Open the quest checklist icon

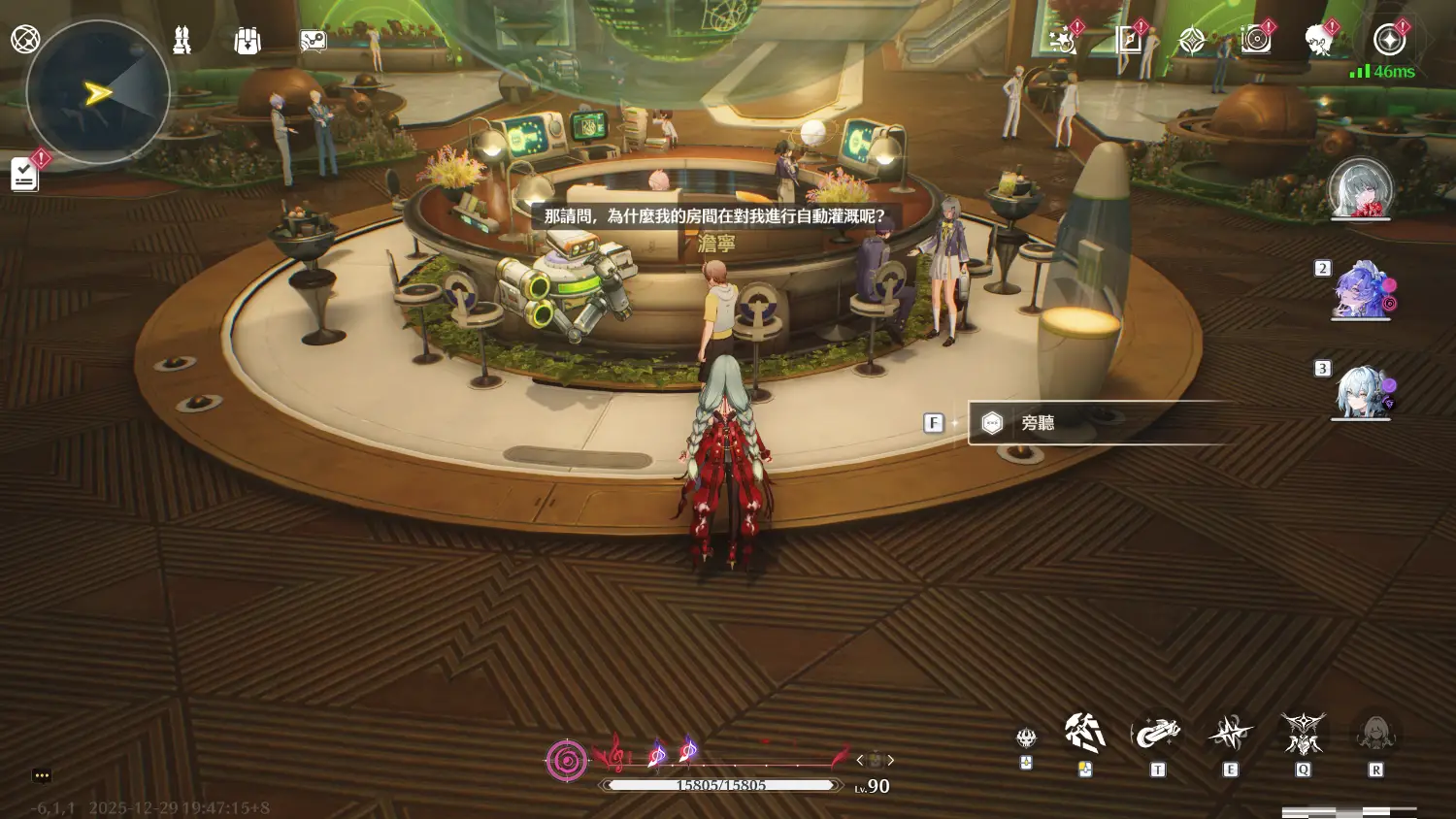click(24, 175)
